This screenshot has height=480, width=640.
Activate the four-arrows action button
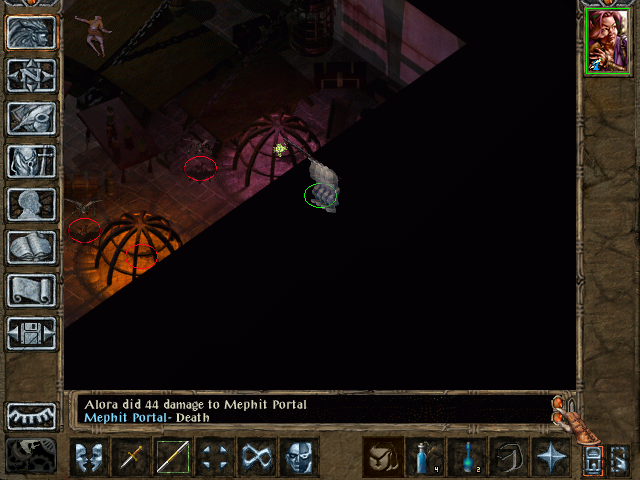214,458
